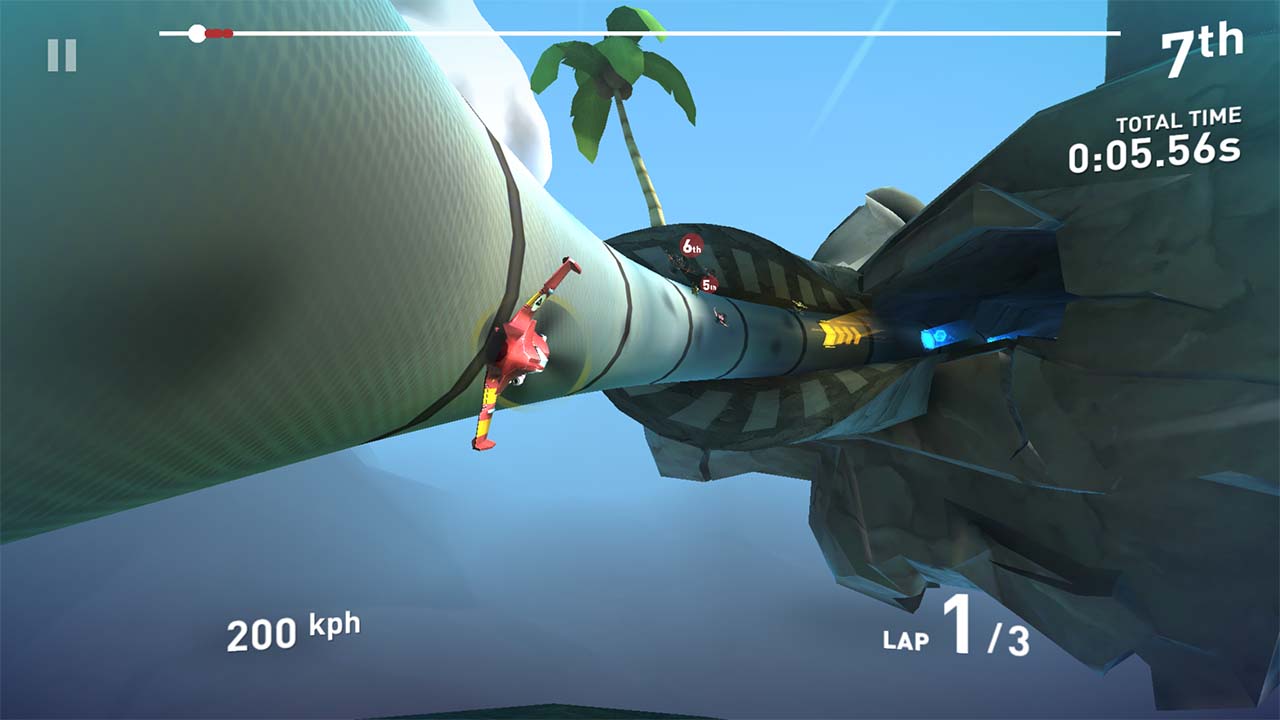Image resolution: width=1280 pixels, height=720 pixels.
Task: Tap the plane flying near the 5th badge
Action: 696,290
